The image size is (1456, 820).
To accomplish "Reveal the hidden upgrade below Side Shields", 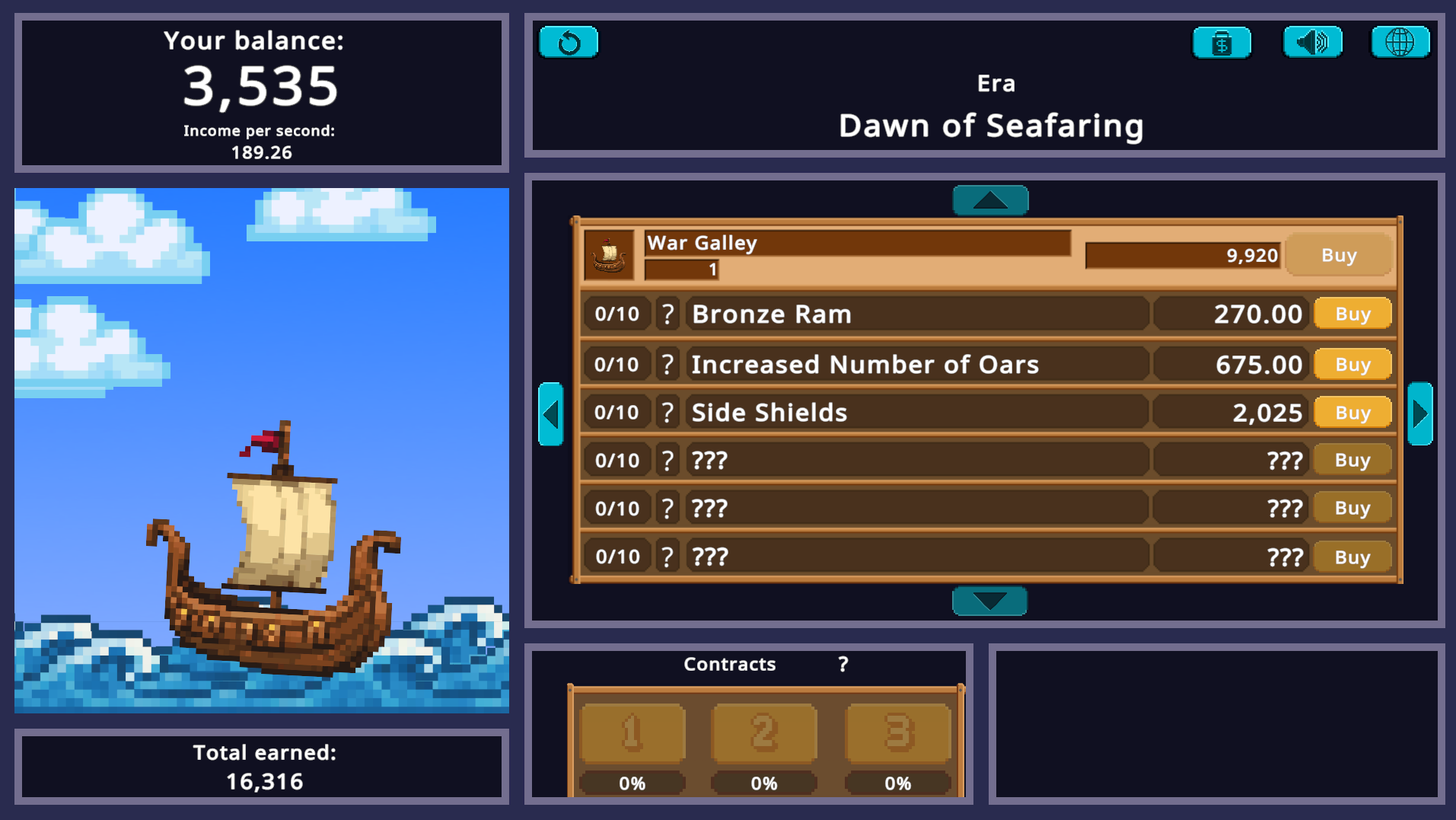I will [913, 460].
